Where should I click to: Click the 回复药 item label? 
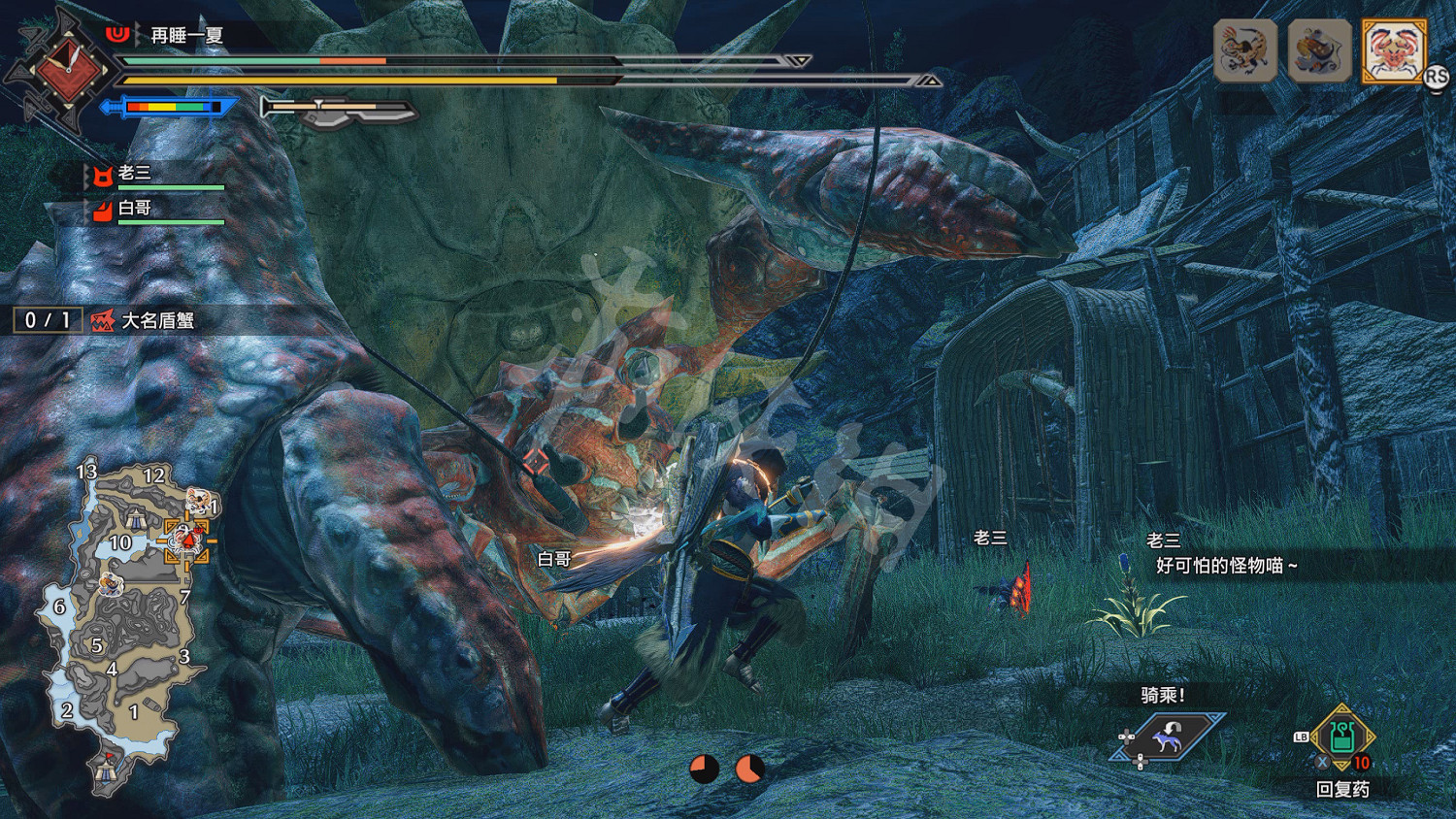[x=1344, y=788]
